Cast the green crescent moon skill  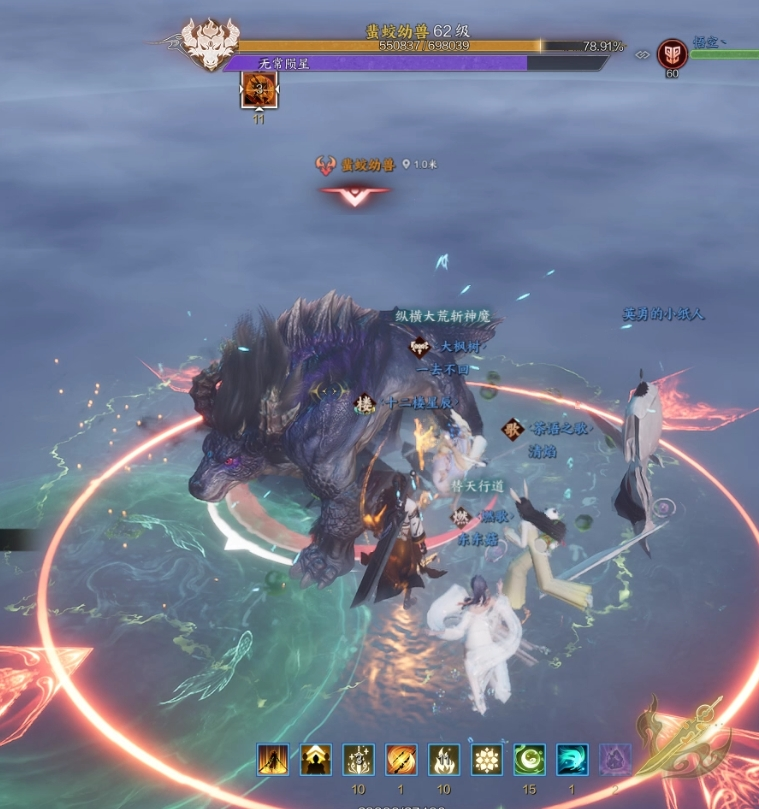(530, 760)
